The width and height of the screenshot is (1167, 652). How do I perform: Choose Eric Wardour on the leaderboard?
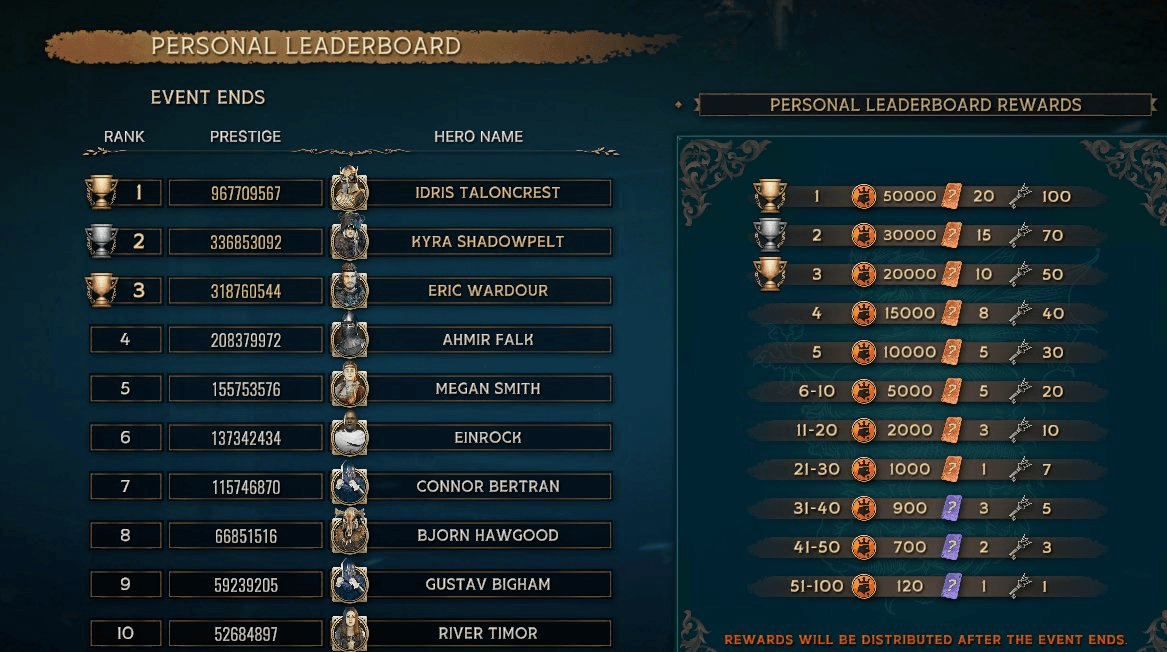487,291
